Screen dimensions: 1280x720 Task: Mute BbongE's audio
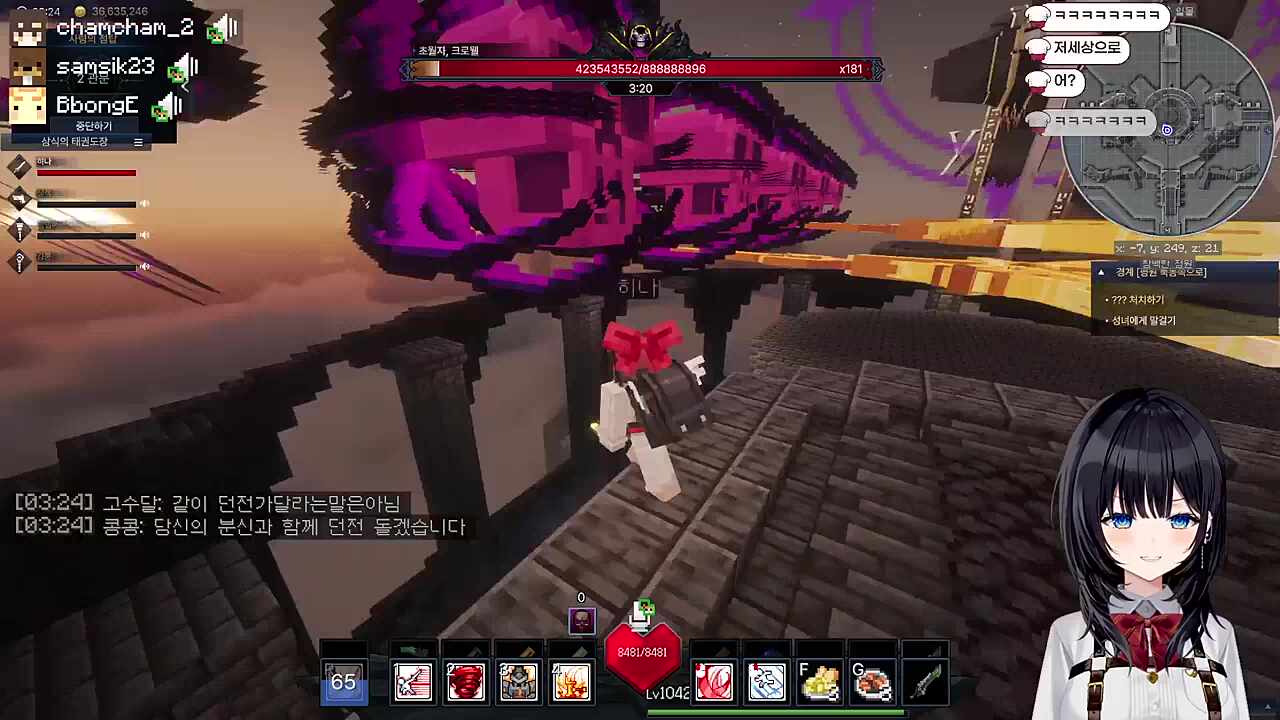tap(168, 106)
